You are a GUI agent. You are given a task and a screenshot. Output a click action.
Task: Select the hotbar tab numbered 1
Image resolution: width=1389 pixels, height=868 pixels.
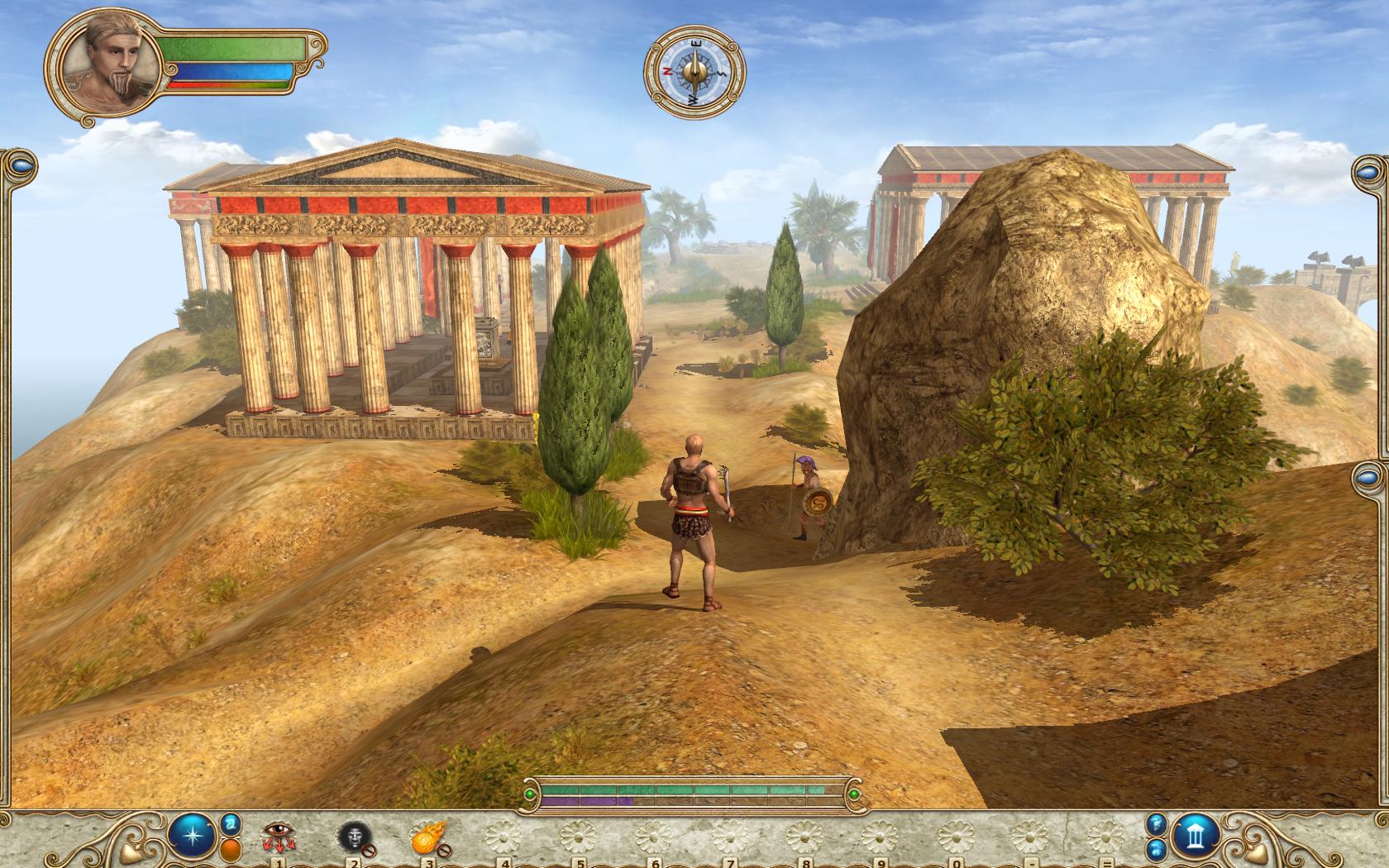coord(279,863)
